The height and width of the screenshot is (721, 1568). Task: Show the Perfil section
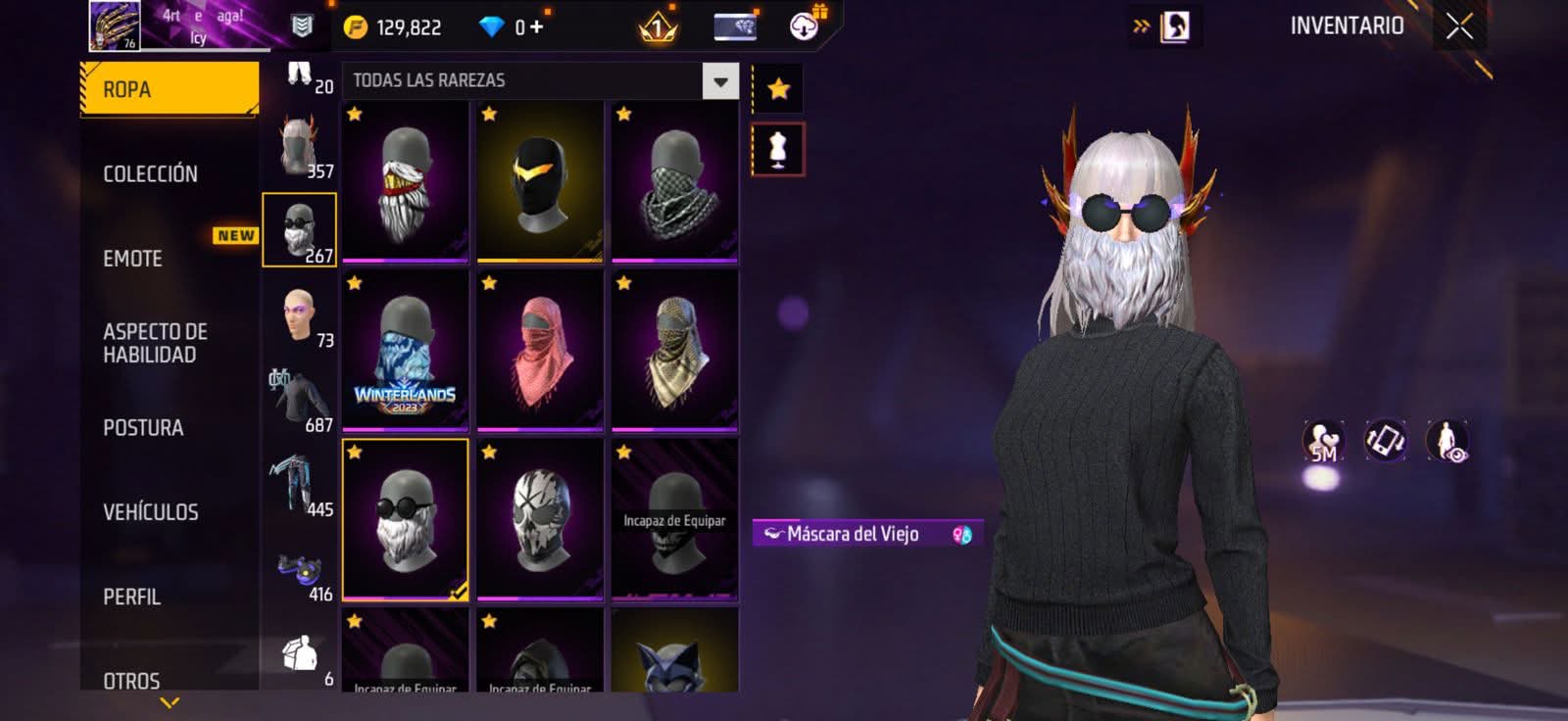[132, 597]
